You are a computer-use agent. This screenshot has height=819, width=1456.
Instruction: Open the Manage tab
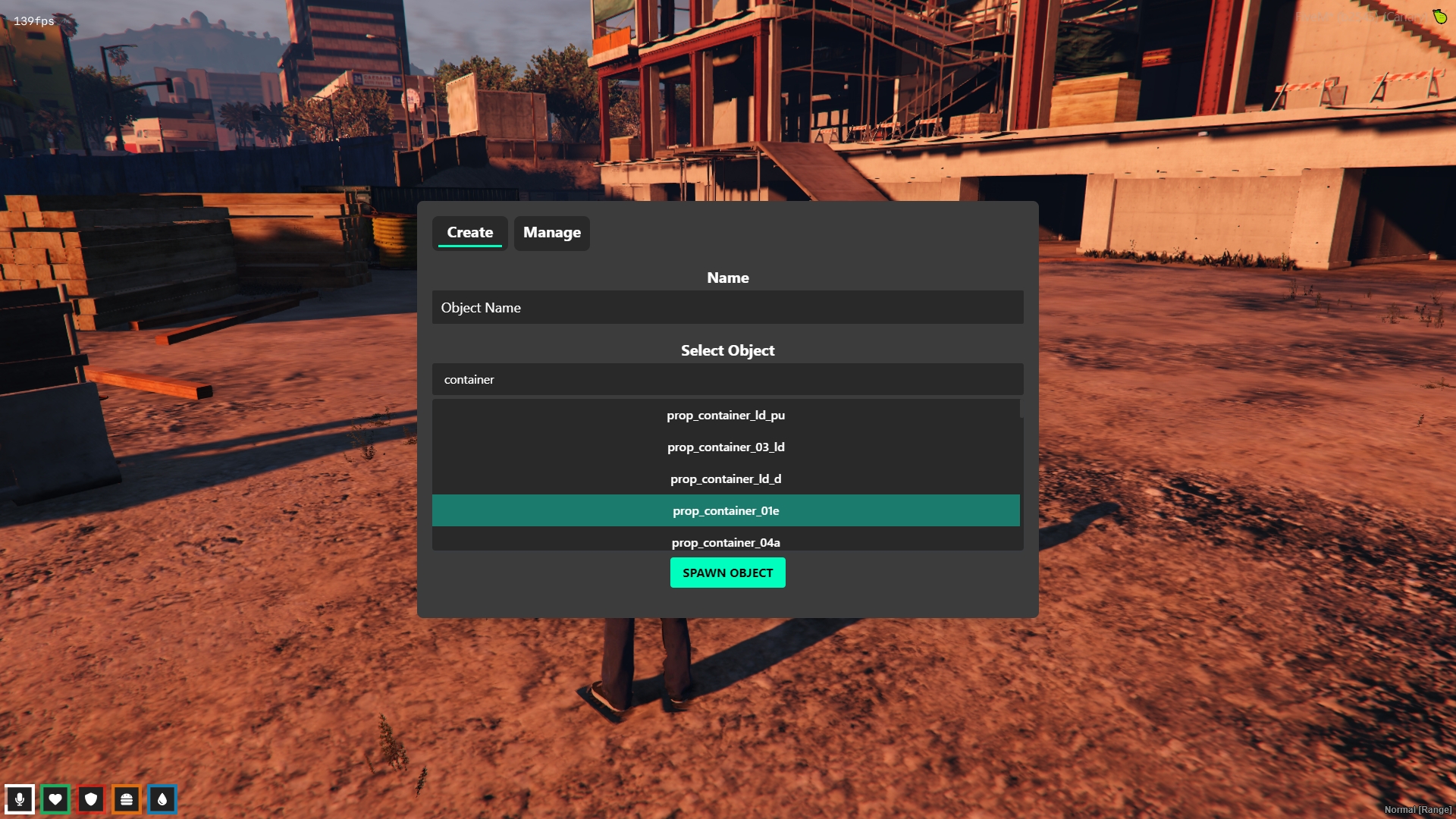[x=551, y=233]
